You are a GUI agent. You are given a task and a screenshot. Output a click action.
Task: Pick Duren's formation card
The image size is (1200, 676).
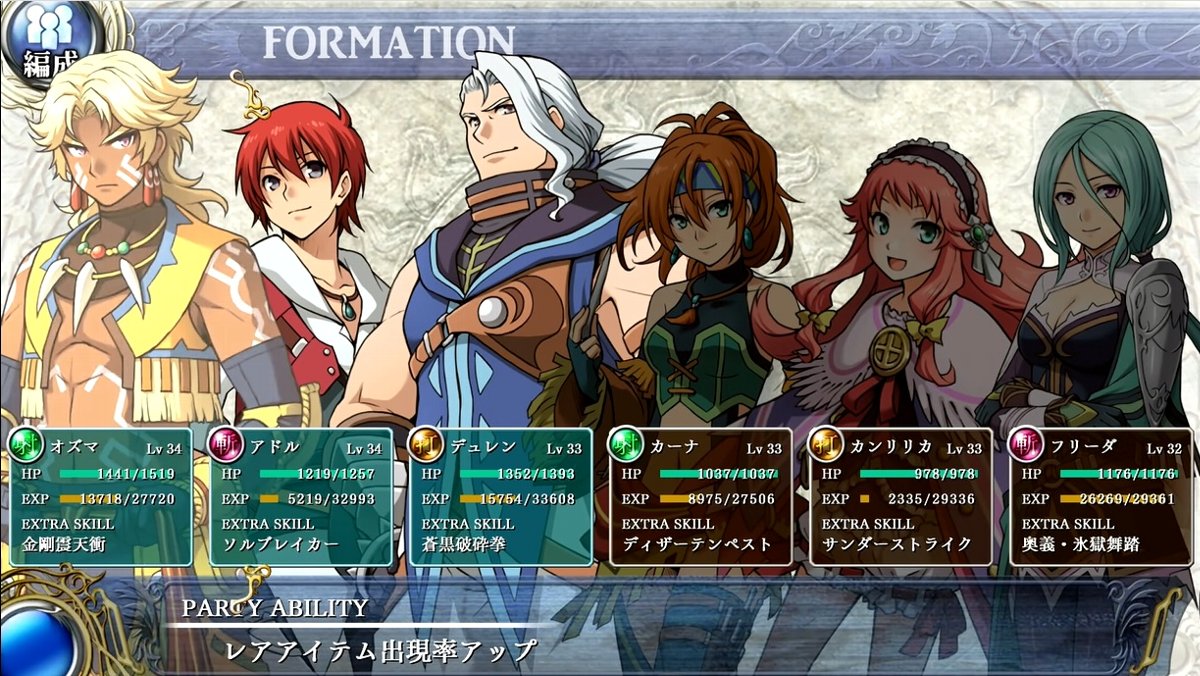pos(500,497)
